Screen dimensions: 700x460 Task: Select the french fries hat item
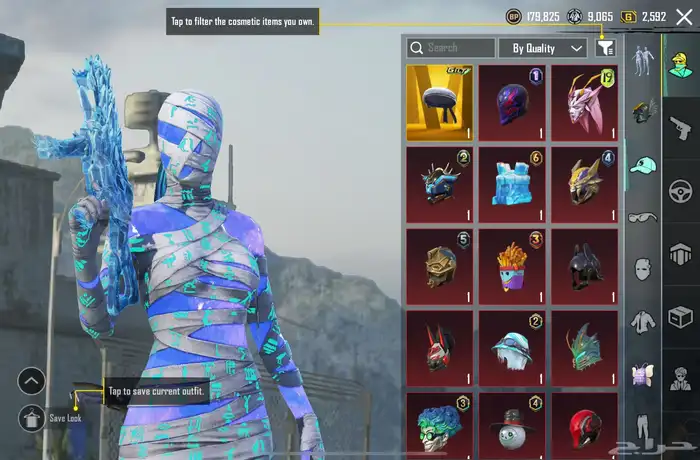[x=511, y=266]
